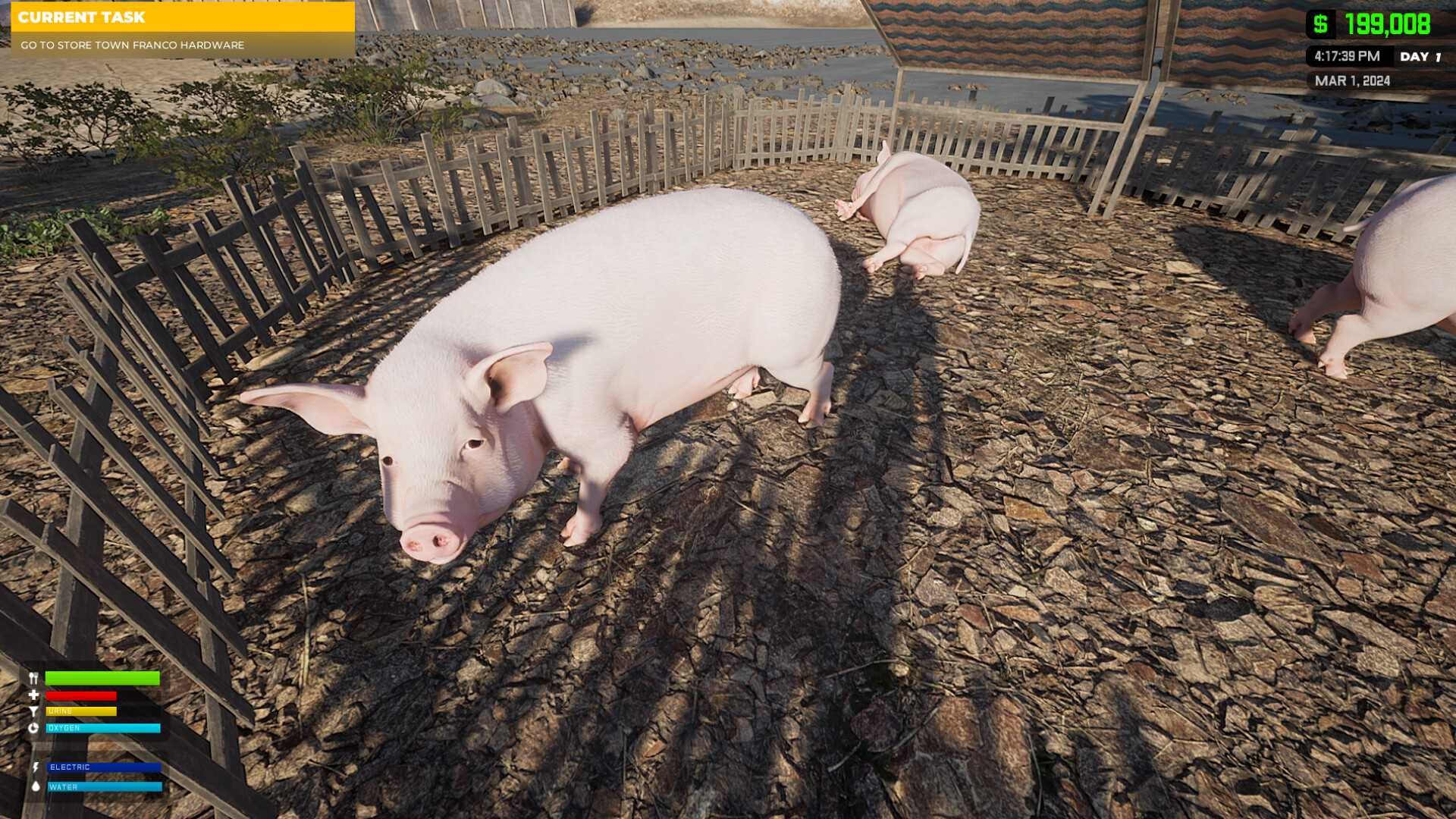The width and height of the screenshot is (1456, 819).
Task: Click the water droplet icon
Action: click(x=37, y=787)
